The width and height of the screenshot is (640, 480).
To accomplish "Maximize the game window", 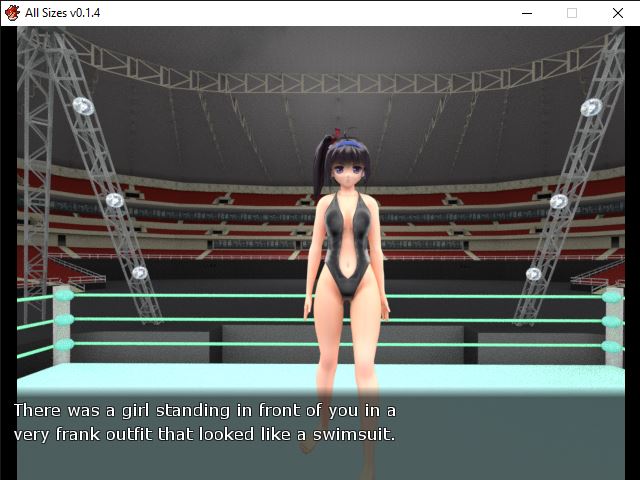I will click(572, 13).
